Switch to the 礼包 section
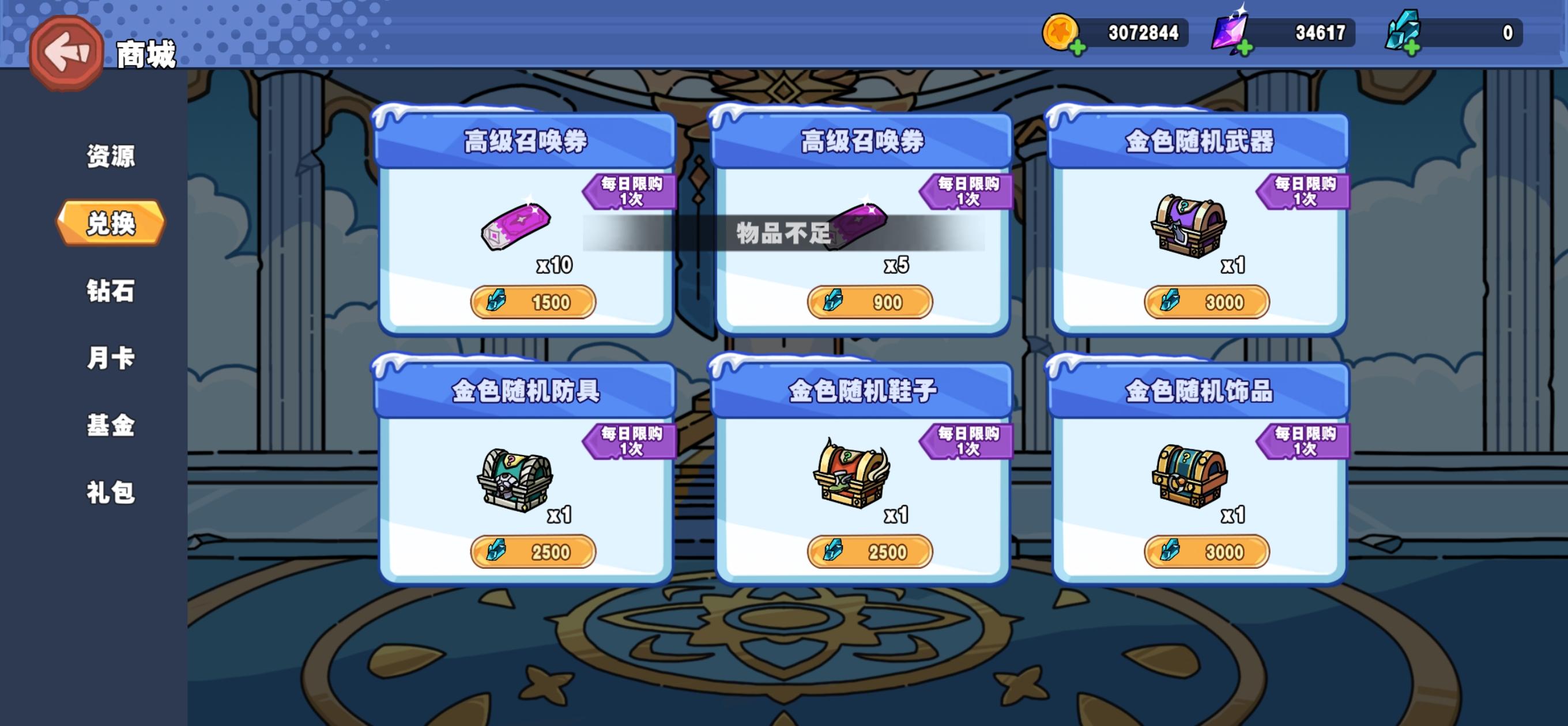The width and height of the screenshot is (1568, 726). 111,491
